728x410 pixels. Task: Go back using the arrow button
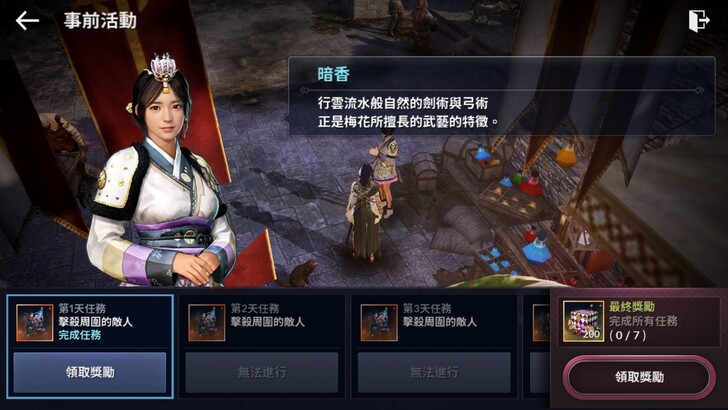click(27, 20)
